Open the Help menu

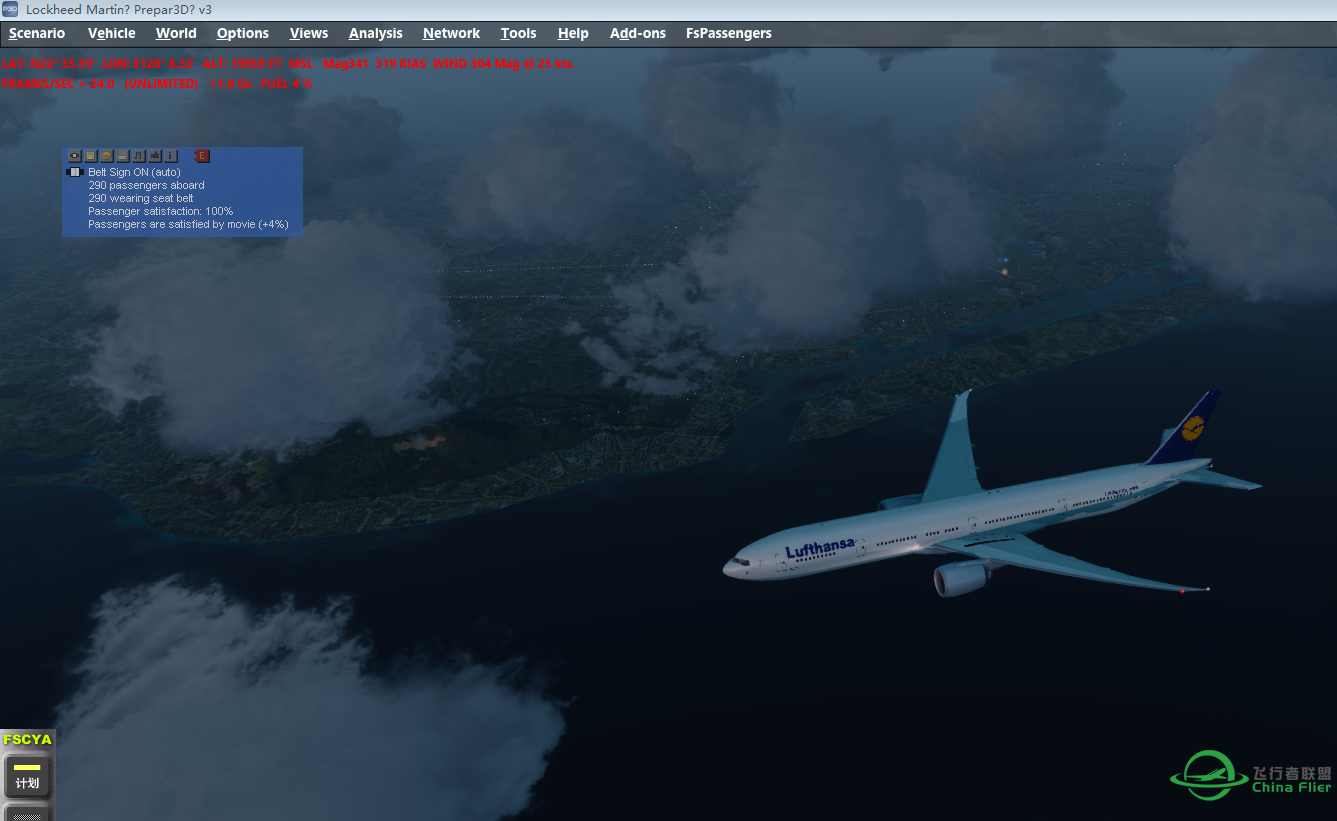[x=573, y=33]
